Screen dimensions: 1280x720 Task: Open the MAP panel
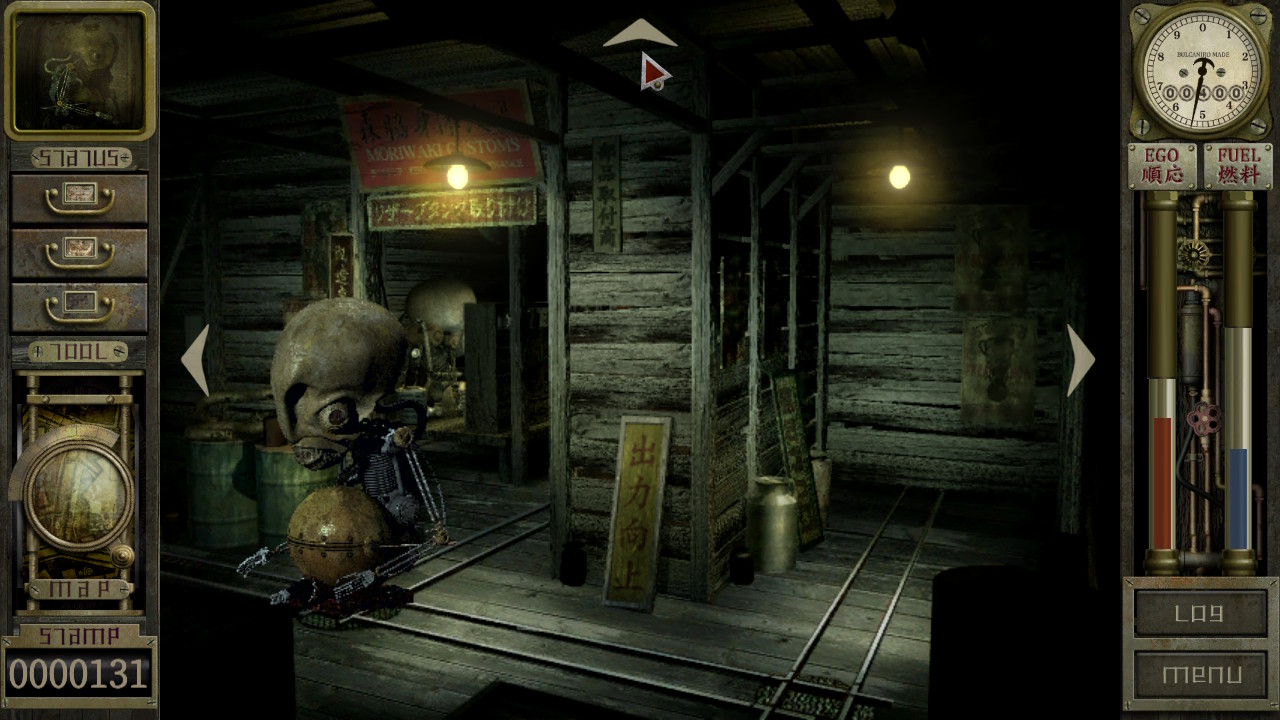[x=78, y=589]
